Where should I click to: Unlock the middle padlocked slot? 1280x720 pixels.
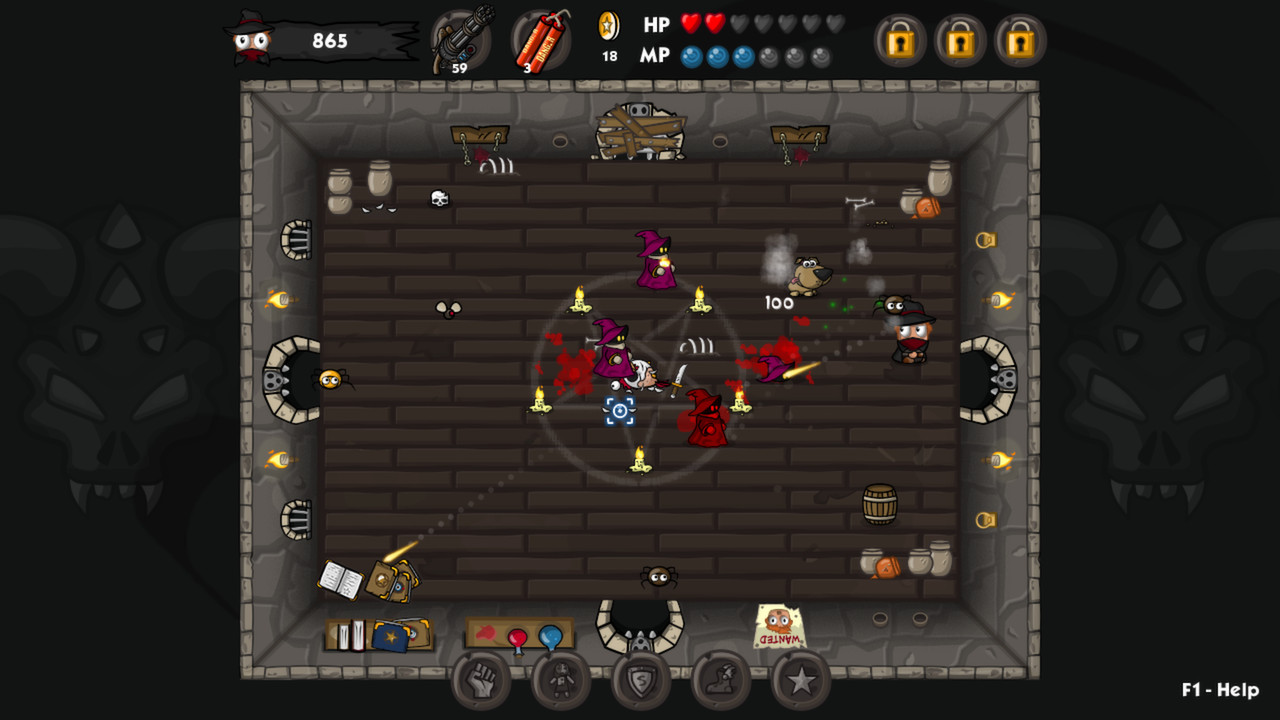click(960, 42)
